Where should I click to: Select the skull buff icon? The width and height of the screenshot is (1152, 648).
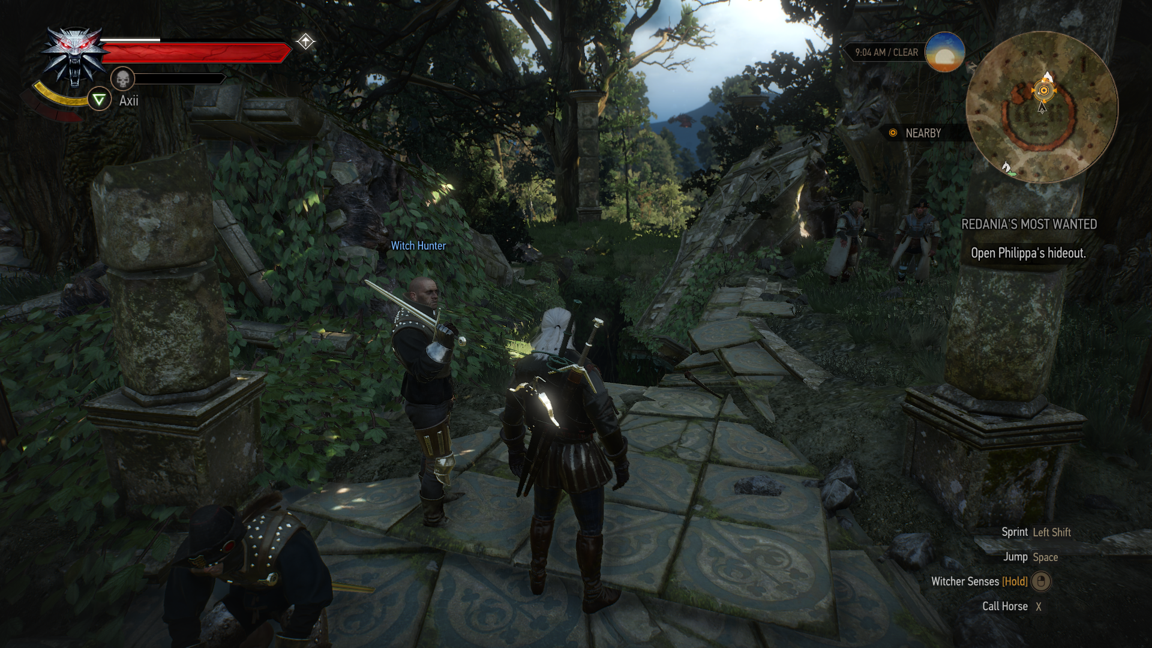pyautogui.click(x=122, y=78)
